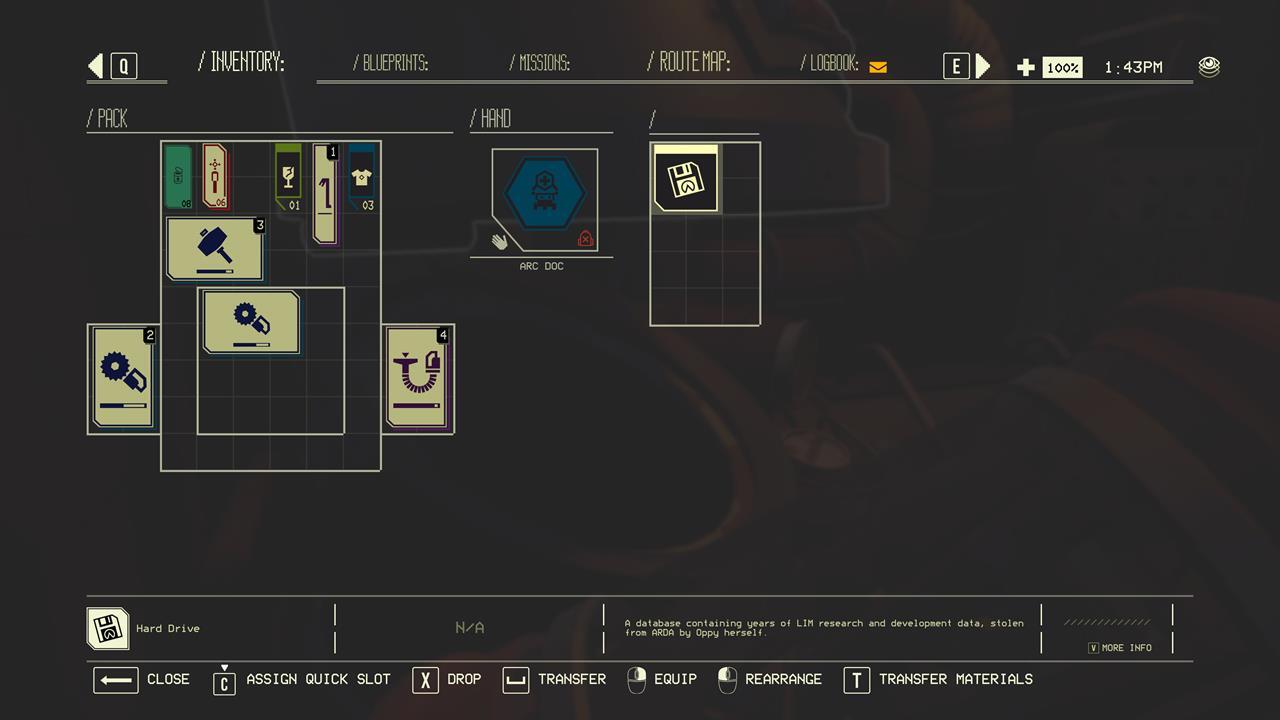
Task: Select the saw tool in the pack's center
Action: 251,322
